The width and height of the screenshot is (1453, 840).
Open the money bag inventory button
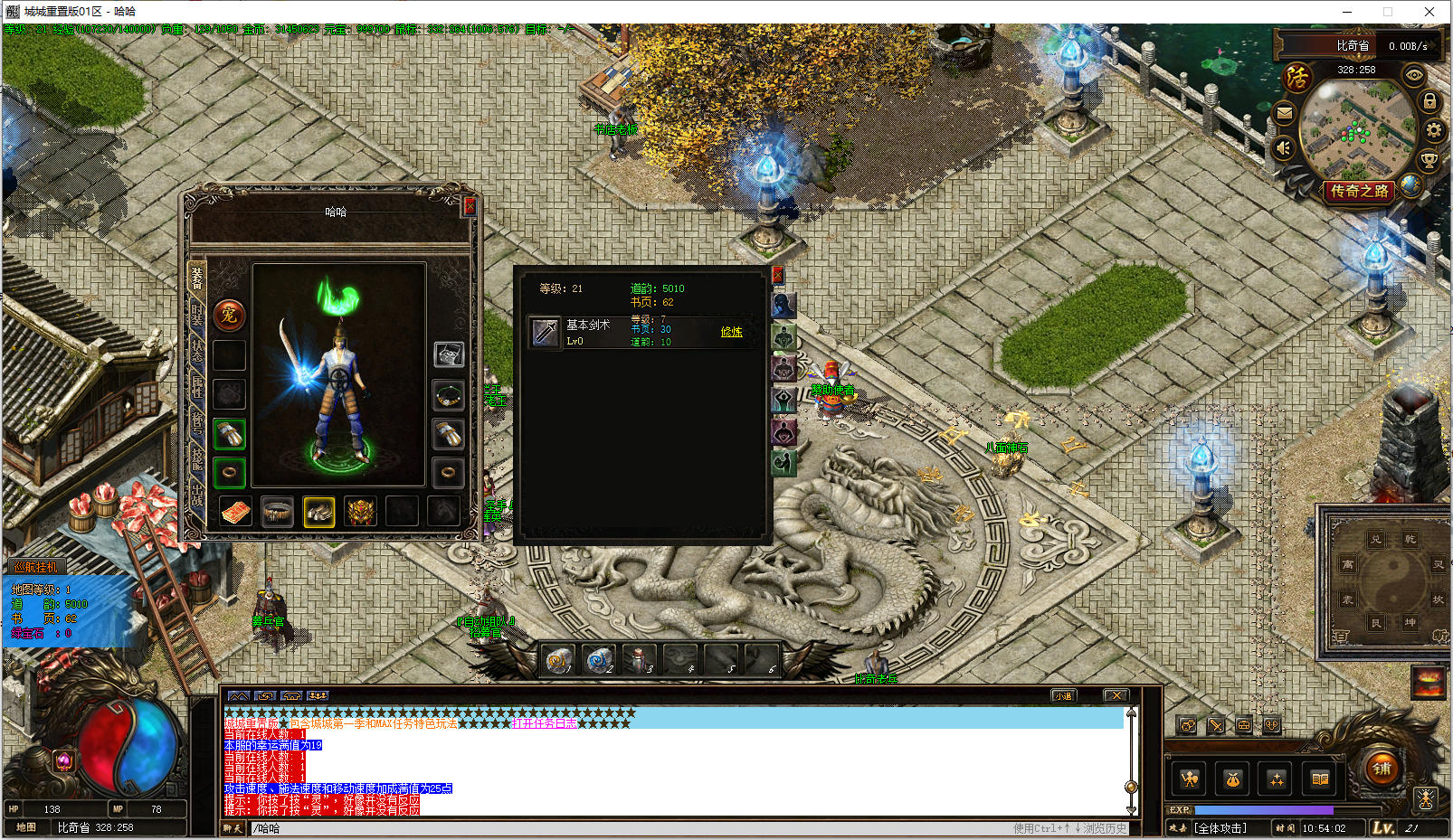(1232, 779)
